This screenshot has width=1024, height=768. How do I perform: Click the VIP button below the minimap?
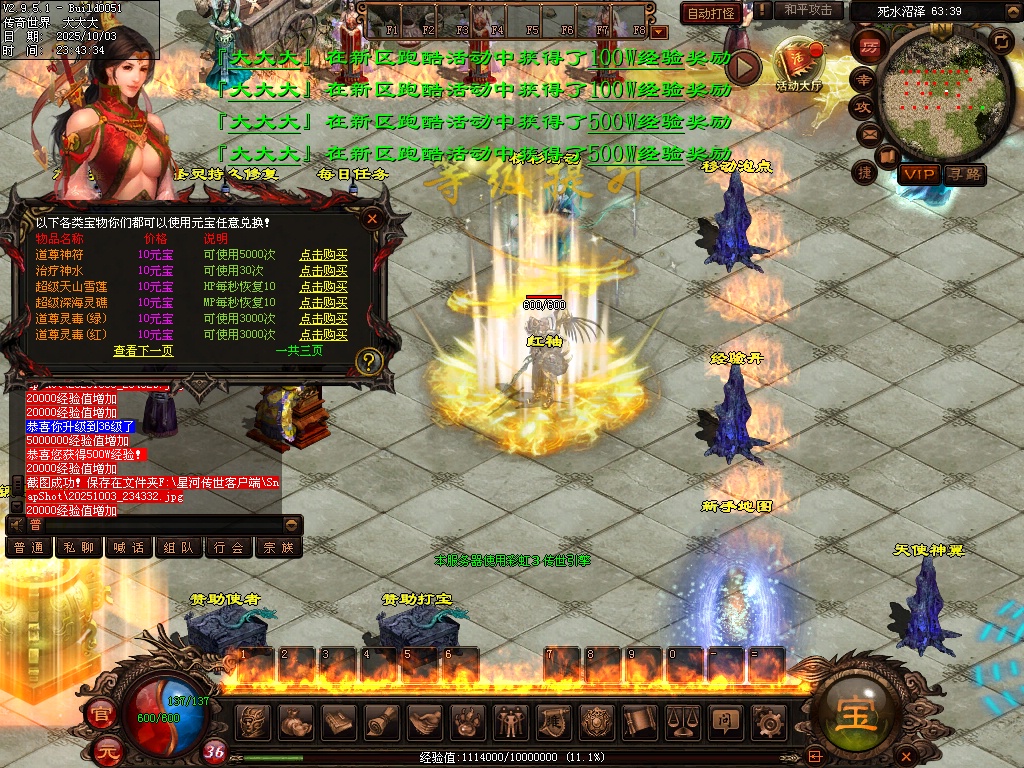(x=918, y=174)
